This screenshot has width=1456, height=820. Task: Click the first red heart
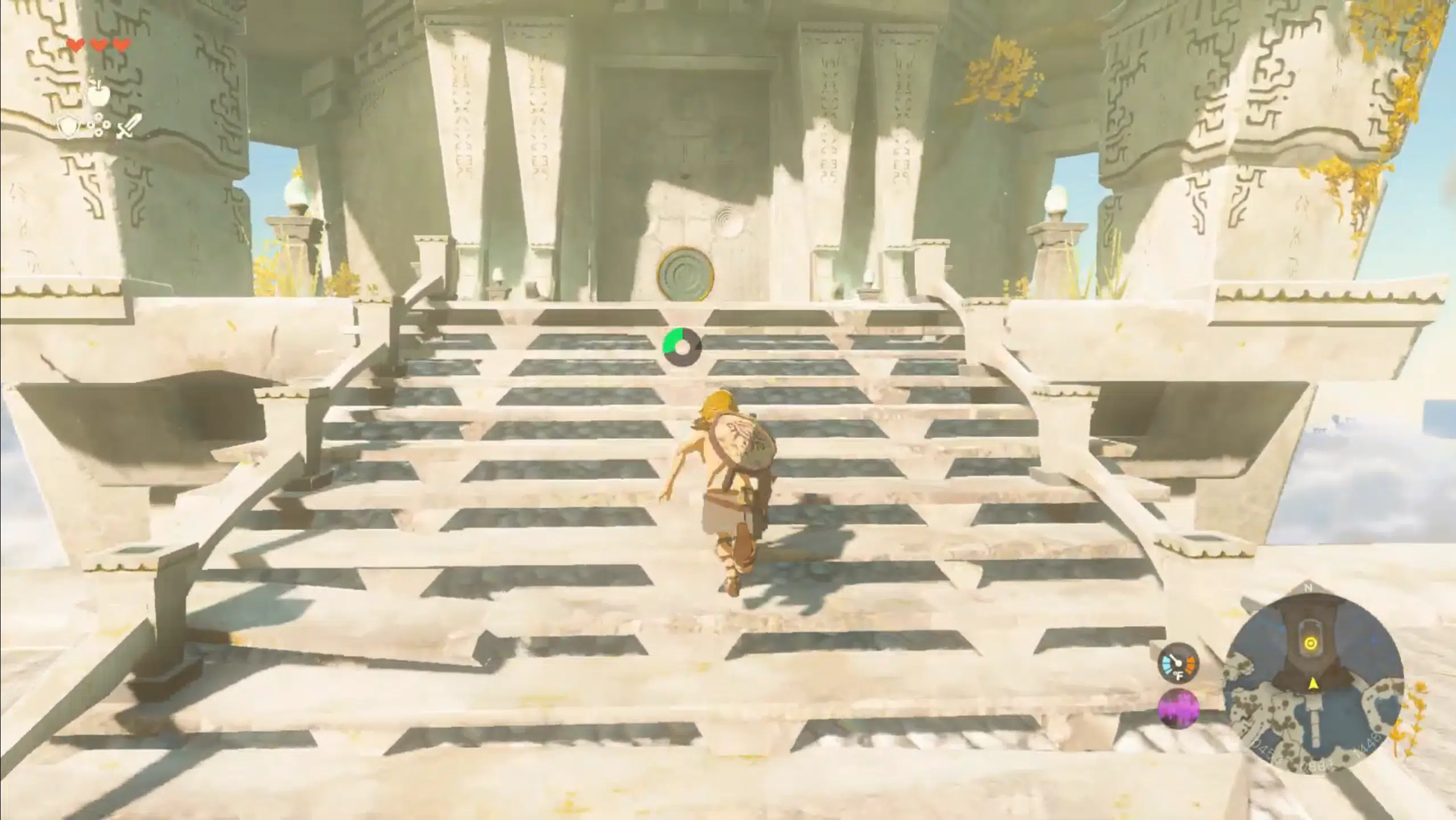point(76,44)
